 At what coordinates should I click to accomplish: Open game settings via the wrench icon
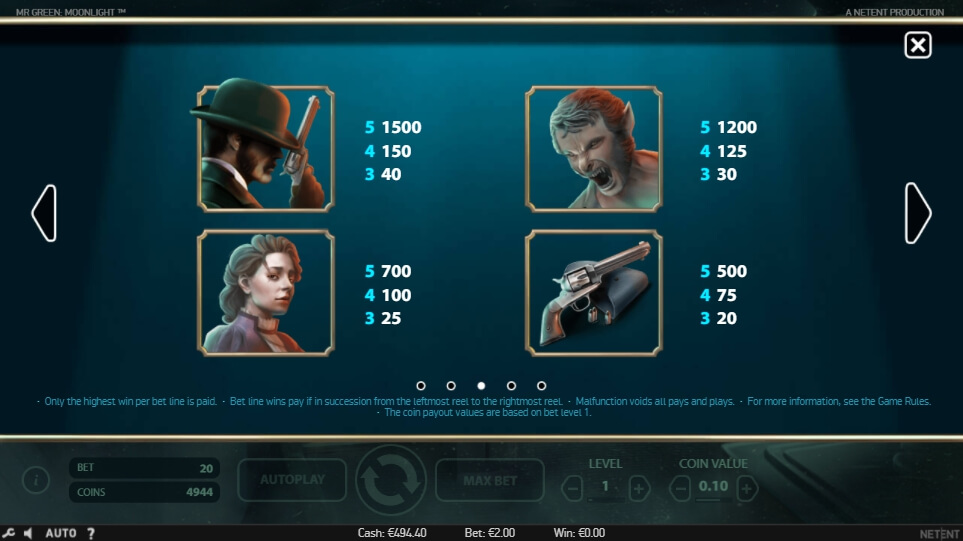9,533
